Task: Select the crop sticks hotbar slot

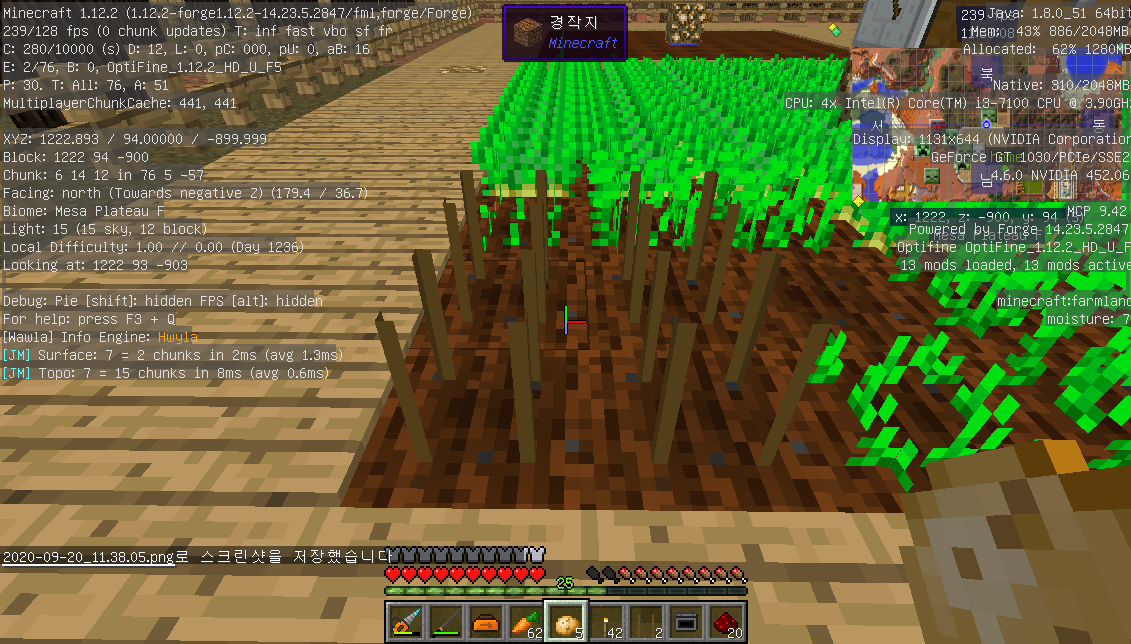Action: (646, 622)
